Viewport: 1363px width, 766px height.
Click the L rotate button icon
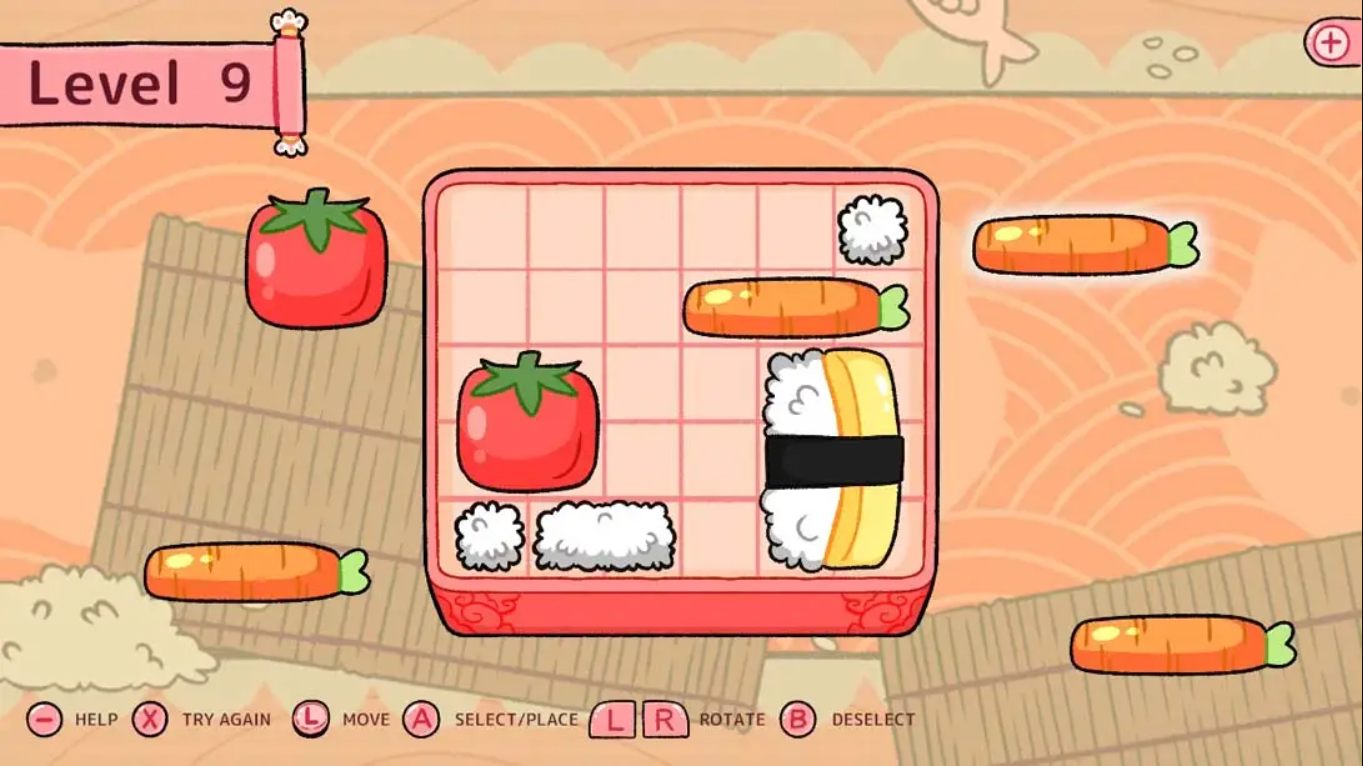(613, 718)
